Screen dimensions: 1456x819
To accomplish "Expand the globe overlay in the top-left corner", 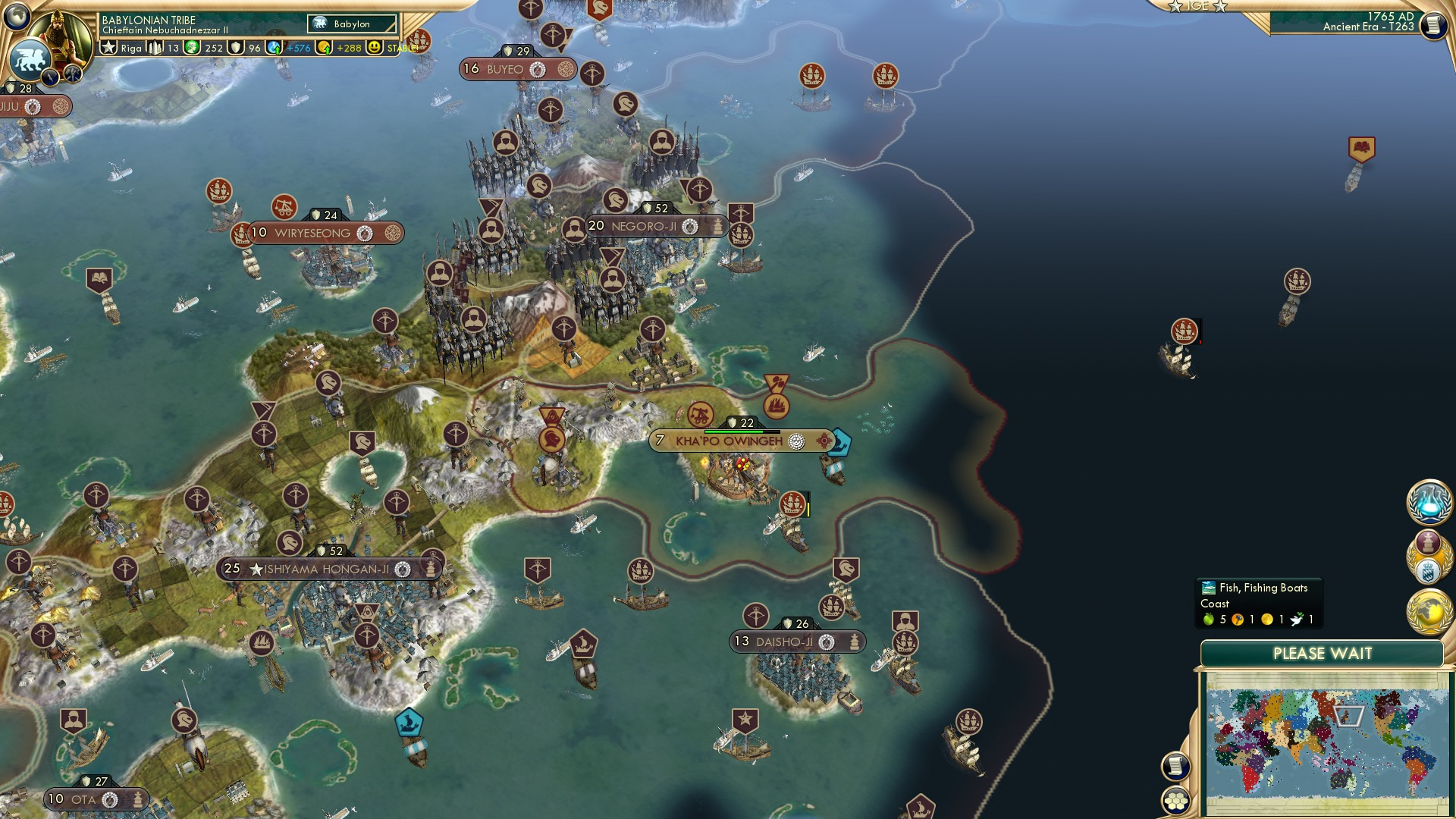I will tap(17, 15).
